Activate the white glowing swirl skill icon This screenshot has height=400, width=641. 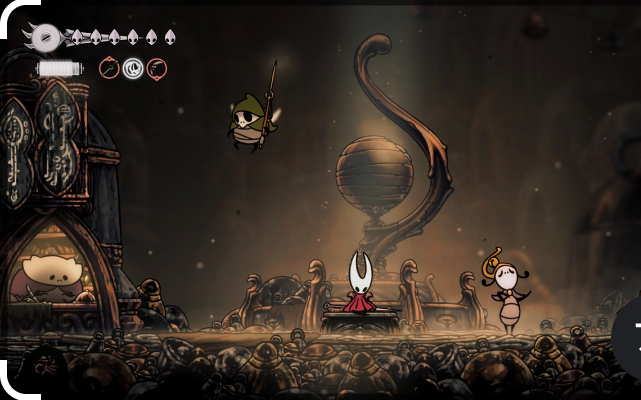point(133,68)
